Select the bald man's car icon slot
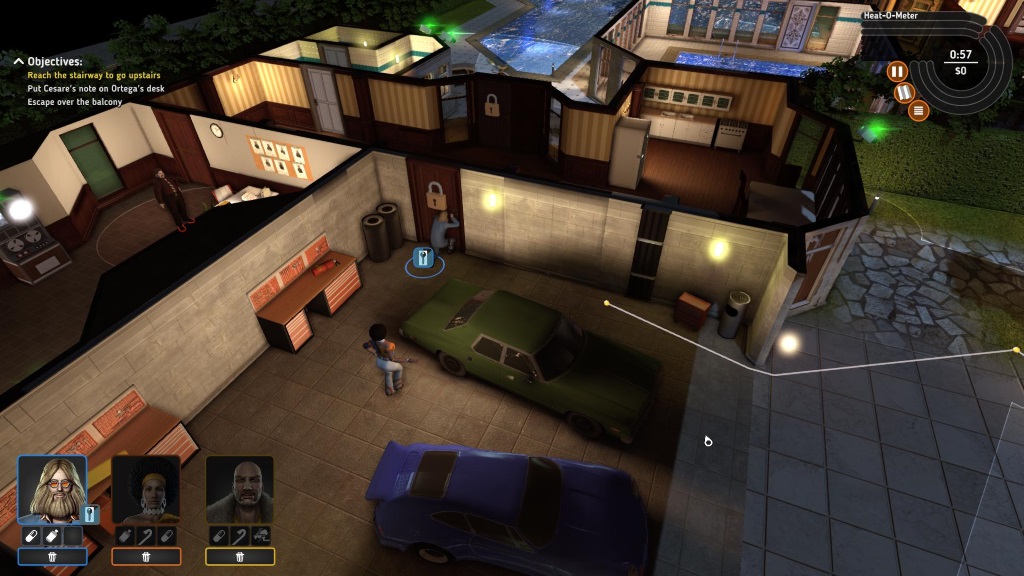 click(x=261, y=536)
